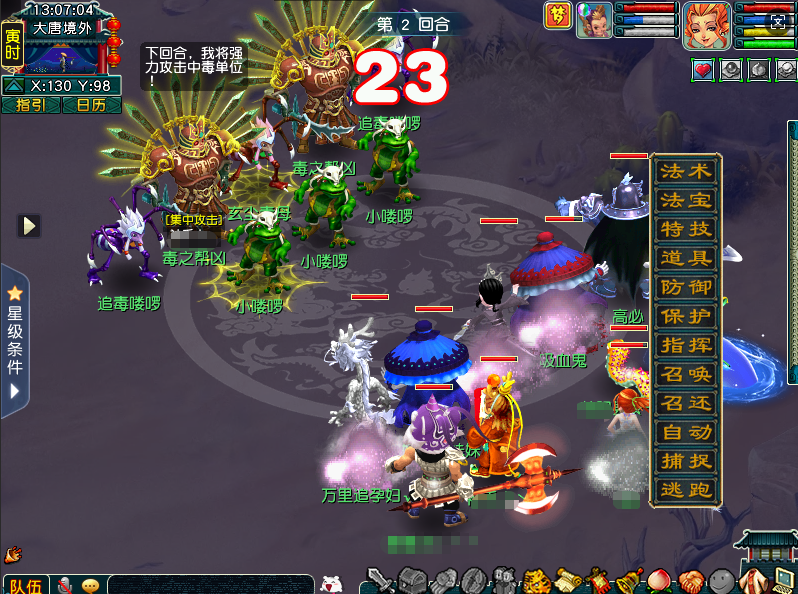Choose the 保护 protect command
The image size is (798, 594).
pos(685,316)
